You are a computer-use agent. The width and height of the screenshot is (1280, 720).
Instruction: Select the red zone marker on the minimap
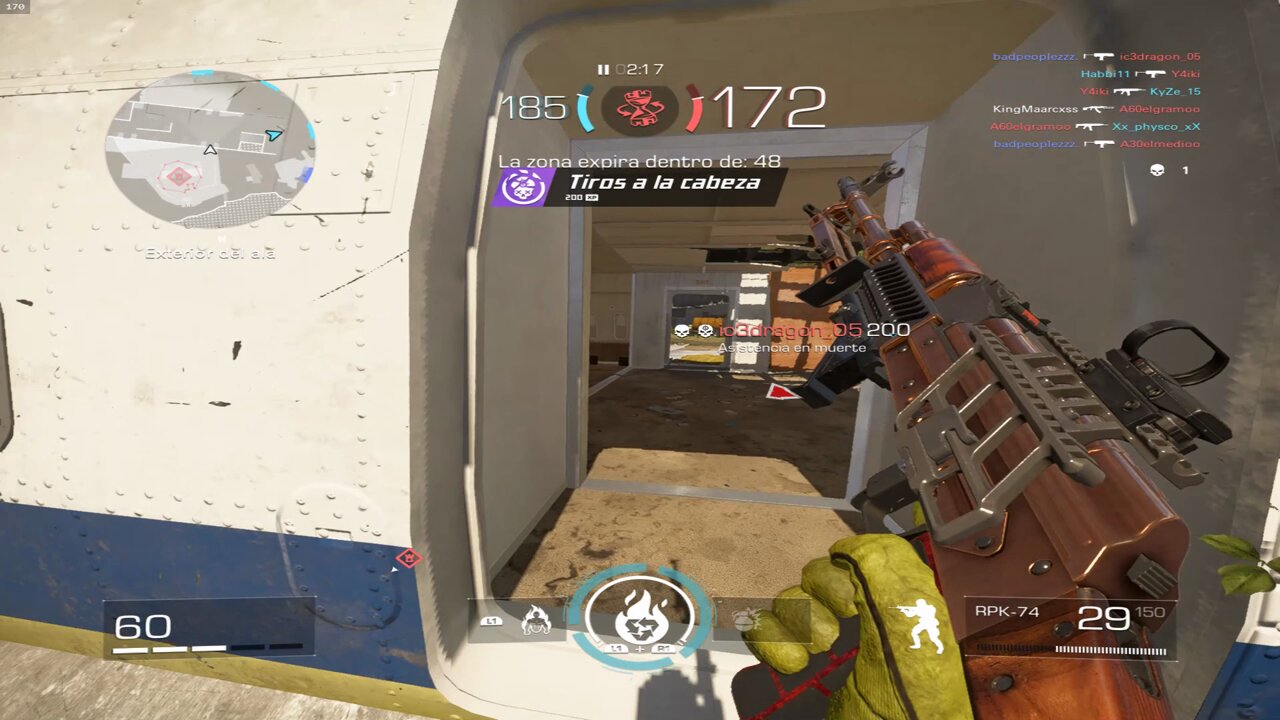point(179,177)
